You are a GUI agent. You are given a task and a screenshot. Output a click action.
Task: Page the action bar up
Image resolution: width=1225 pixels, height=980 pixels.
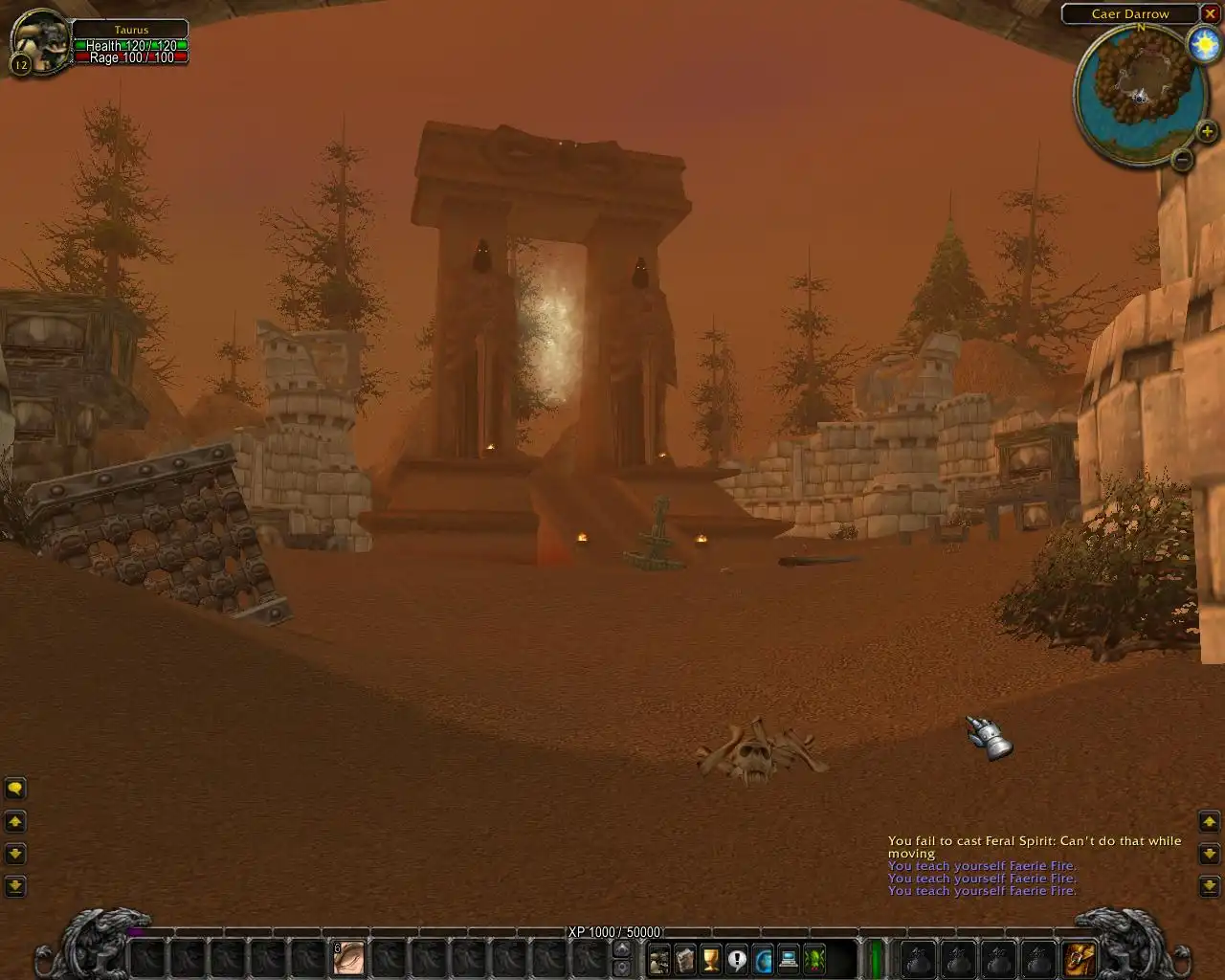coord(622,949)
